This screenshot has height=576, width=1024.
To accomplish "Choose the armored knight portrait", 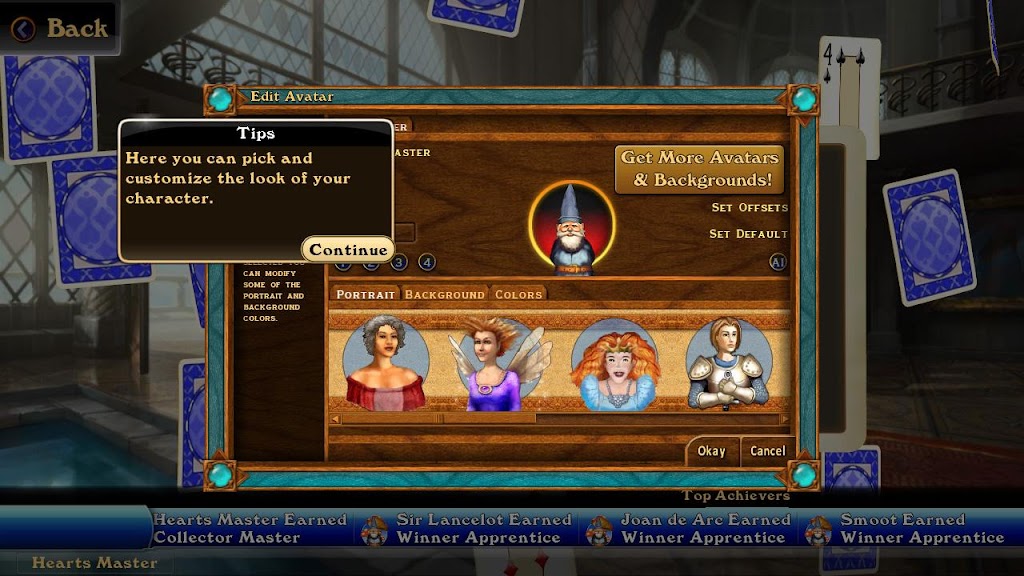I will pyautogui.click(x=727, y=362).
